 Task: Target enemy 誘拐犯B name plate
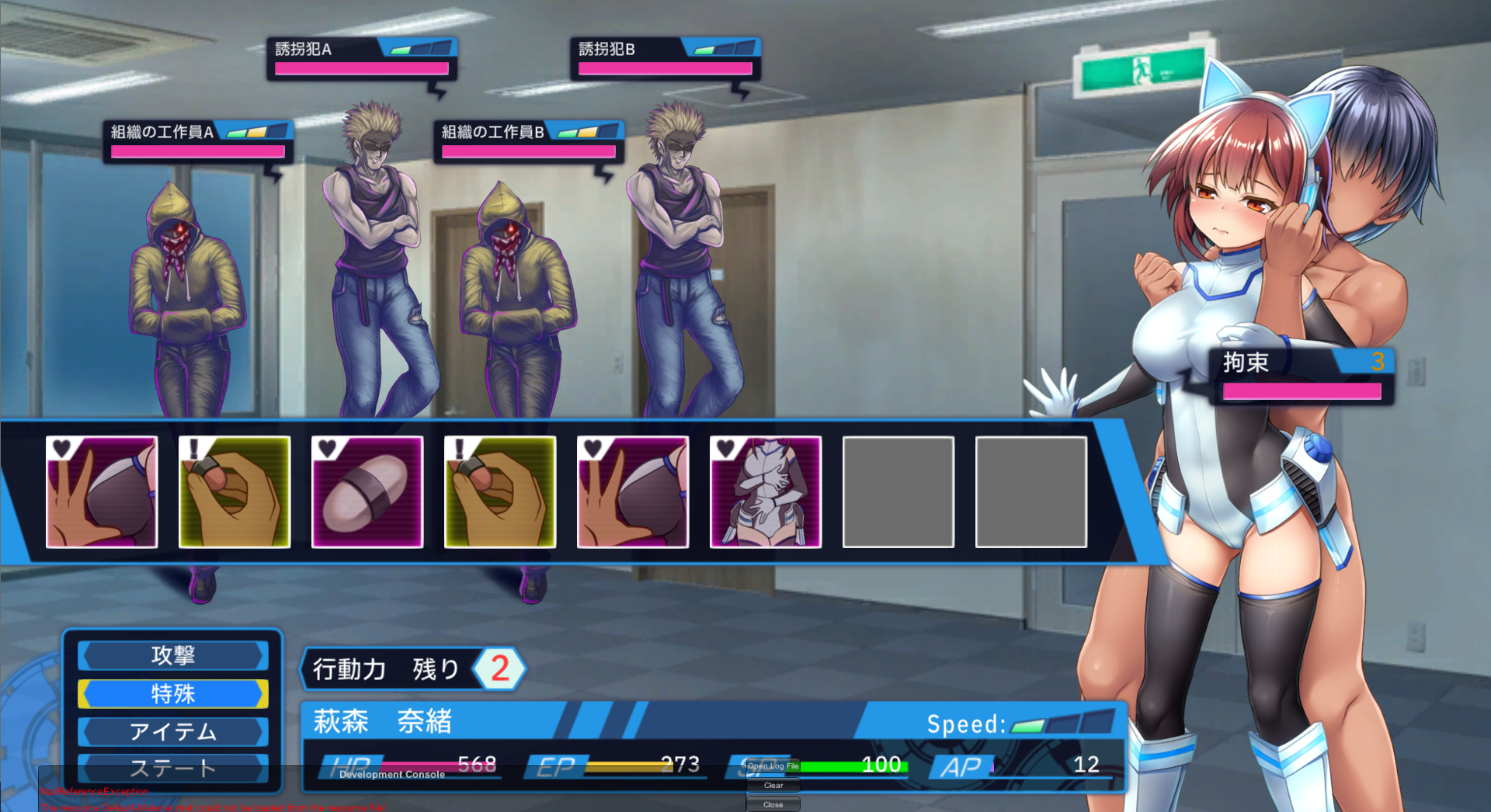(x=666, y=58)
